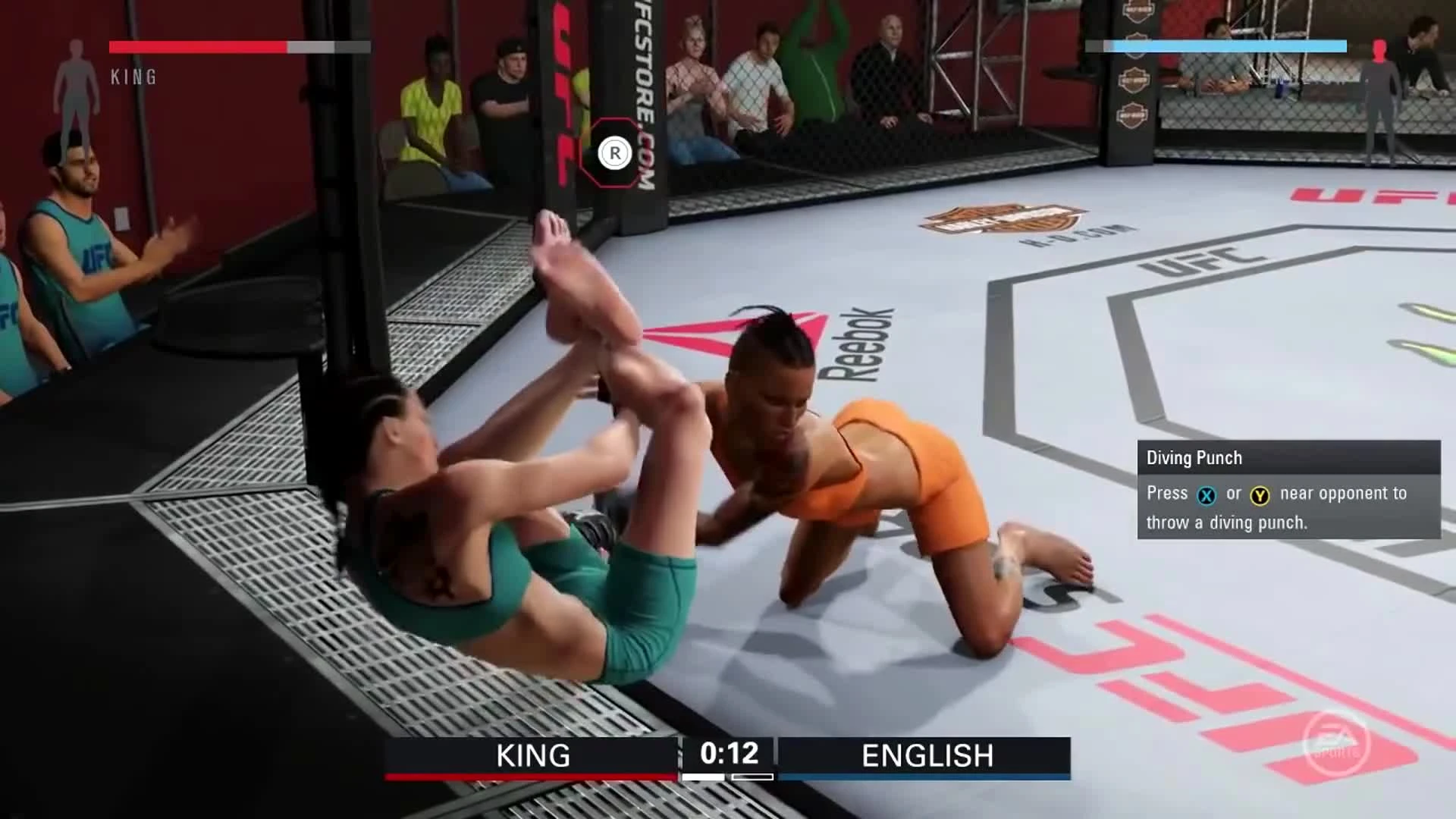This screenshot has width=1456, height=819.
Task: Select the ENGLISH fighter name tab
Action: (x=927, y=755)
